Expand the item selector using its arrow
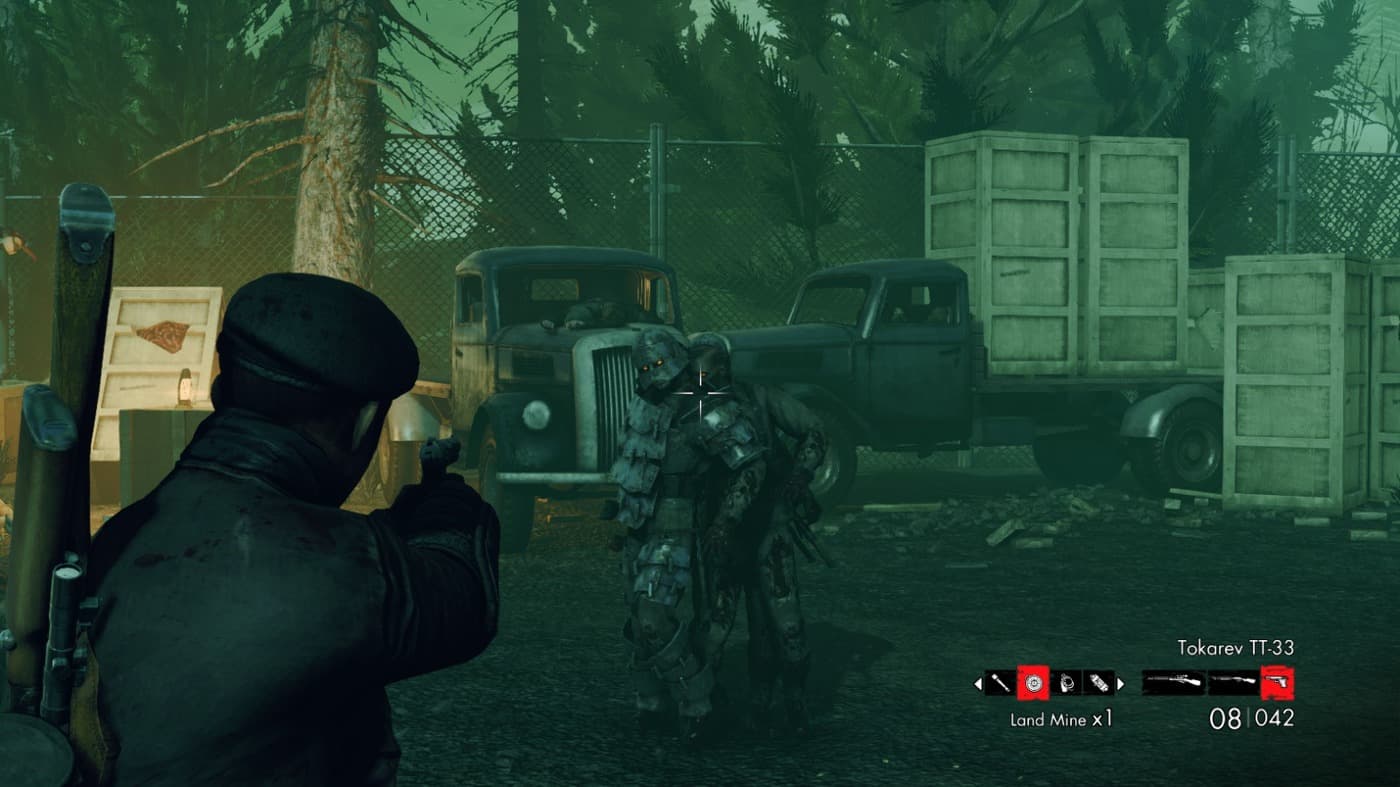This screenshot has height=787, width=1400. 1121,683
